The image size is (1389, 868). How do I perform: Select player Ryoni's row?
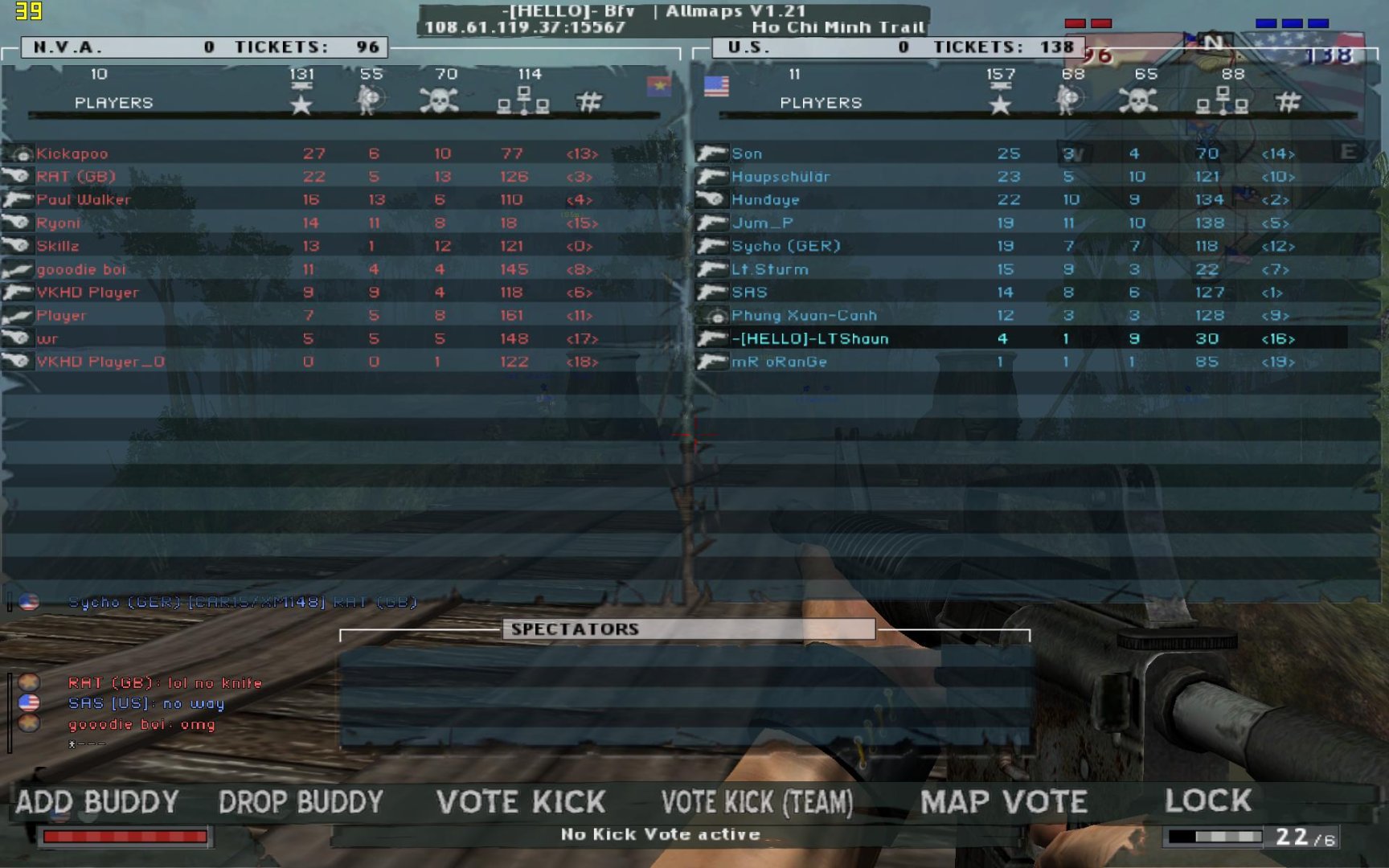point(58,223)
